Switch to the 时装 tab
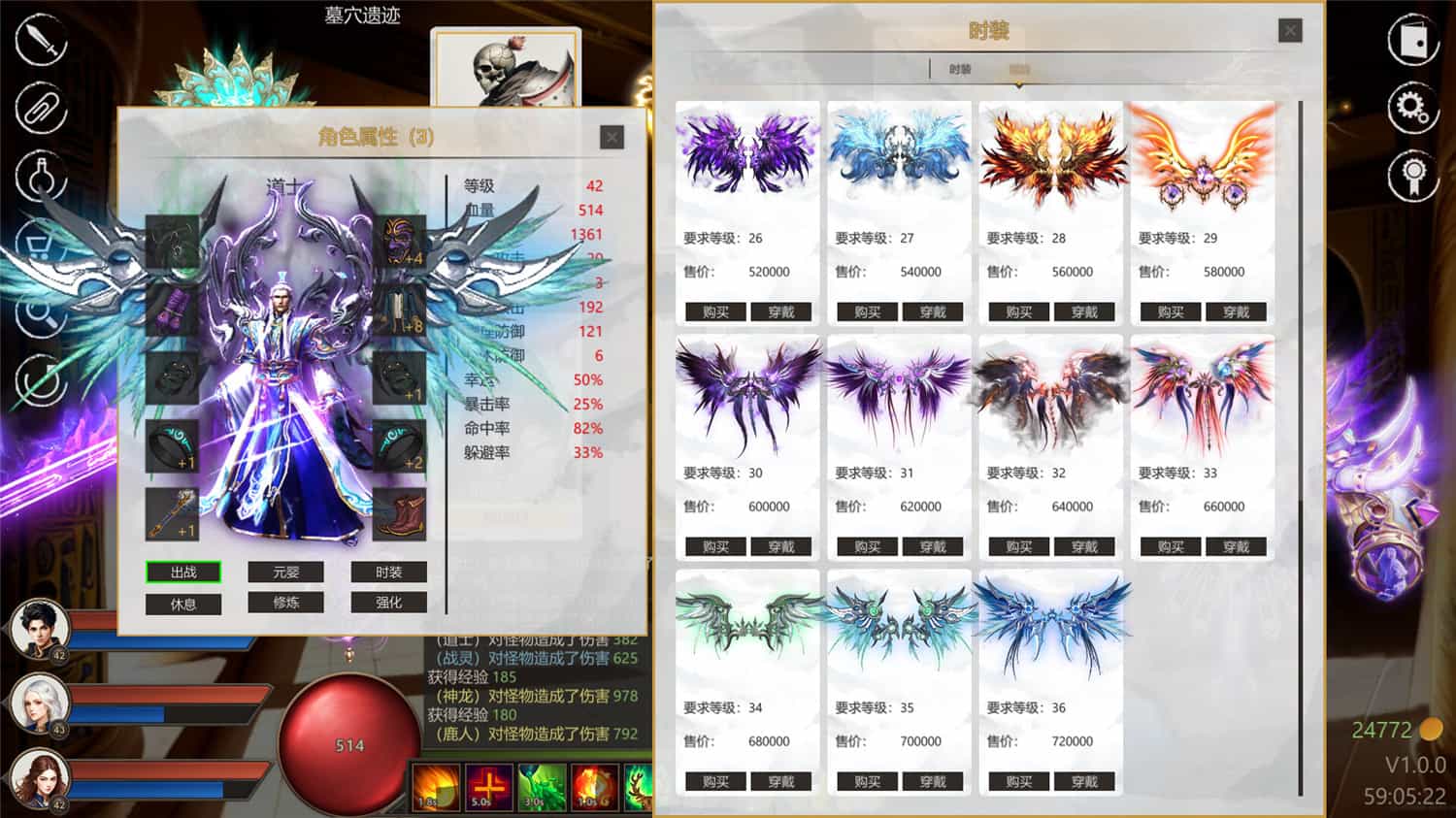Image resolution: width=1456 pixels, height=818 pixels. (x=961, y=69)
